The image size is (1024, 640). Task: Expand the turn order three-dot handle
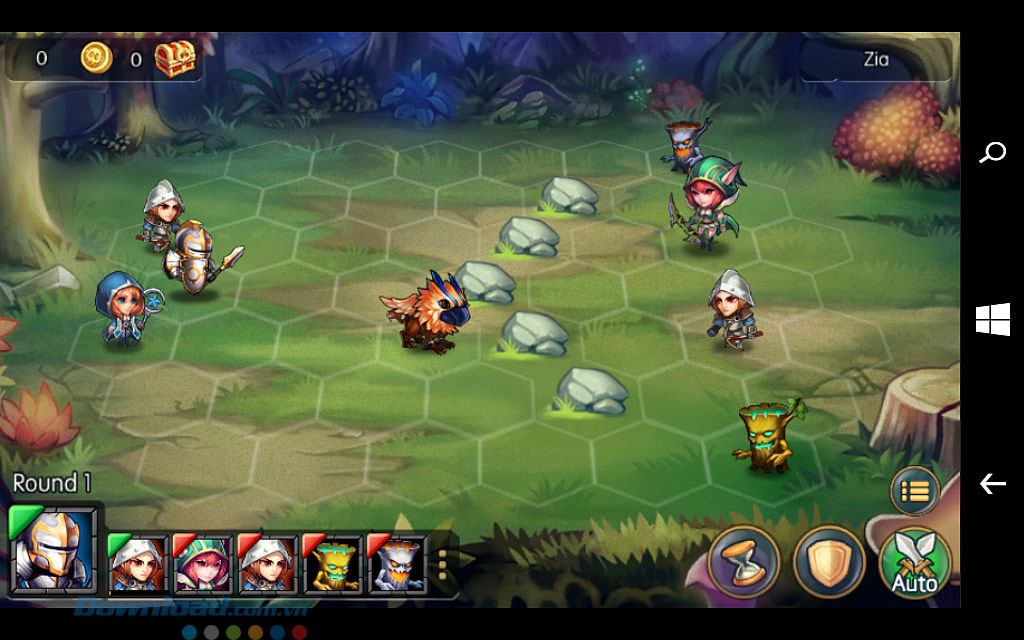(443, 565)
